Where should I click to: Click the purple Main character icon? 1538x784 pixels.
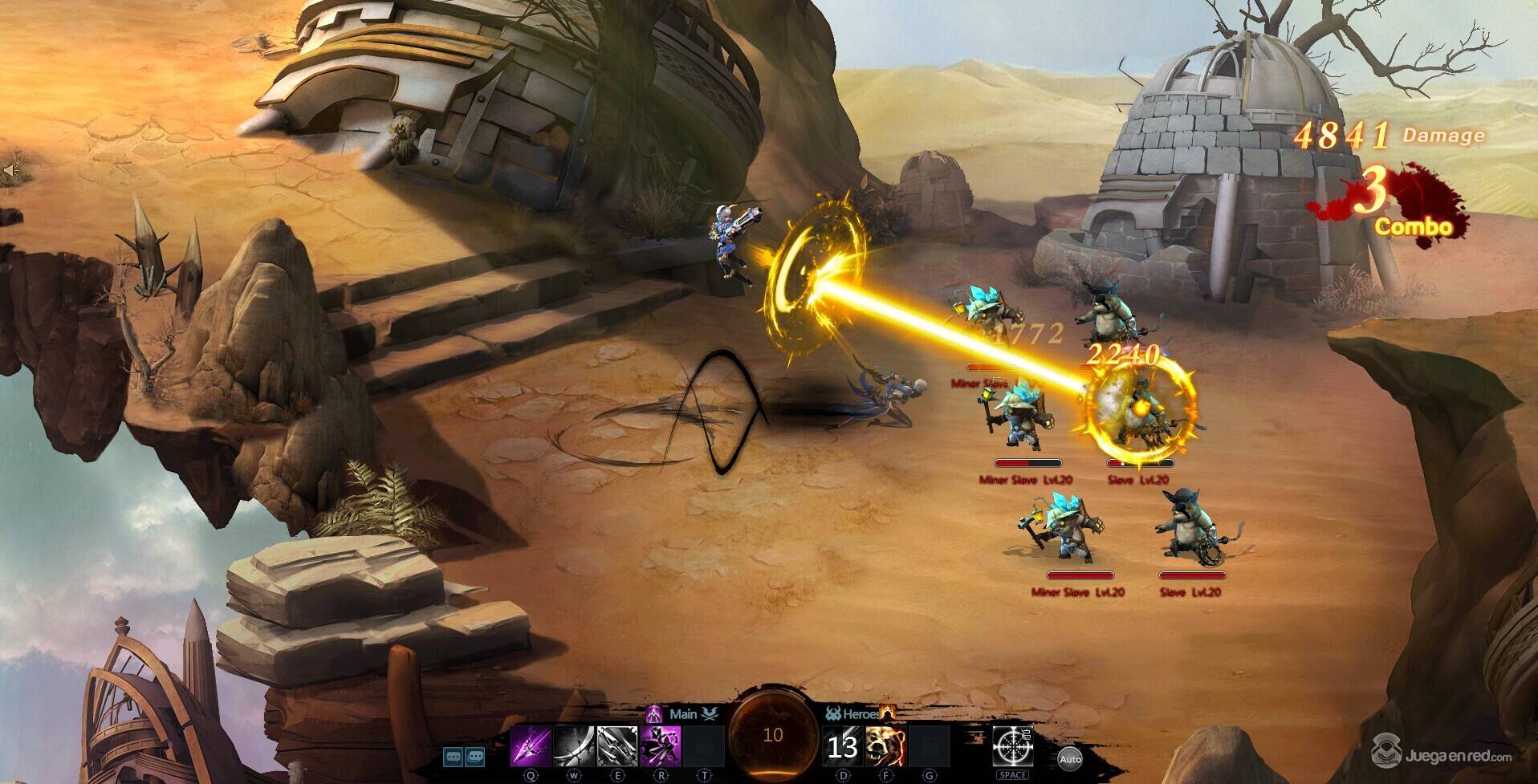[x=655, y=713]
